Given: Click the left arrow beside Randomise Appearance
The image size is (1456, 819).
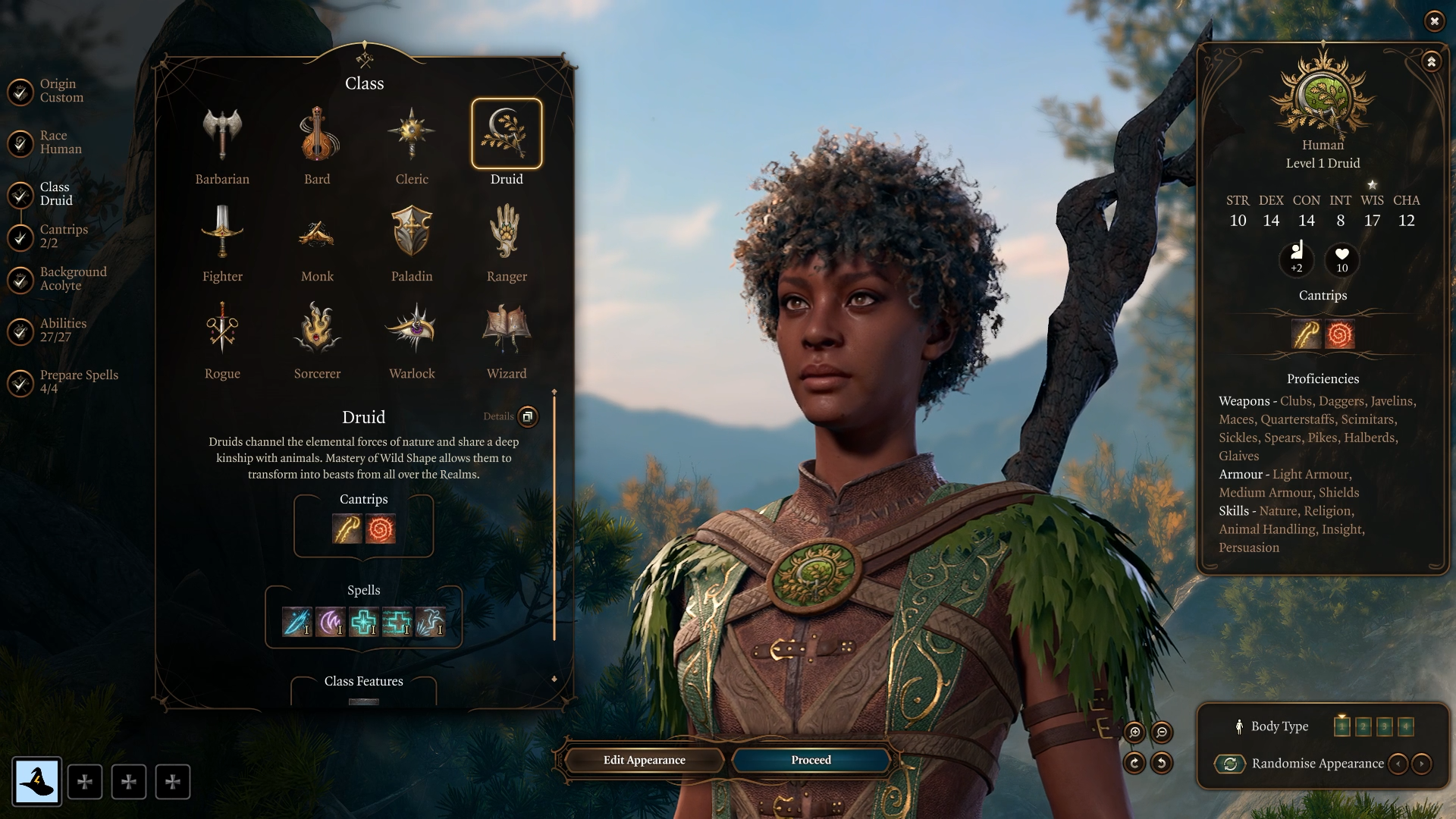Looking at the screenshot, I should [x=1398, y=764].
